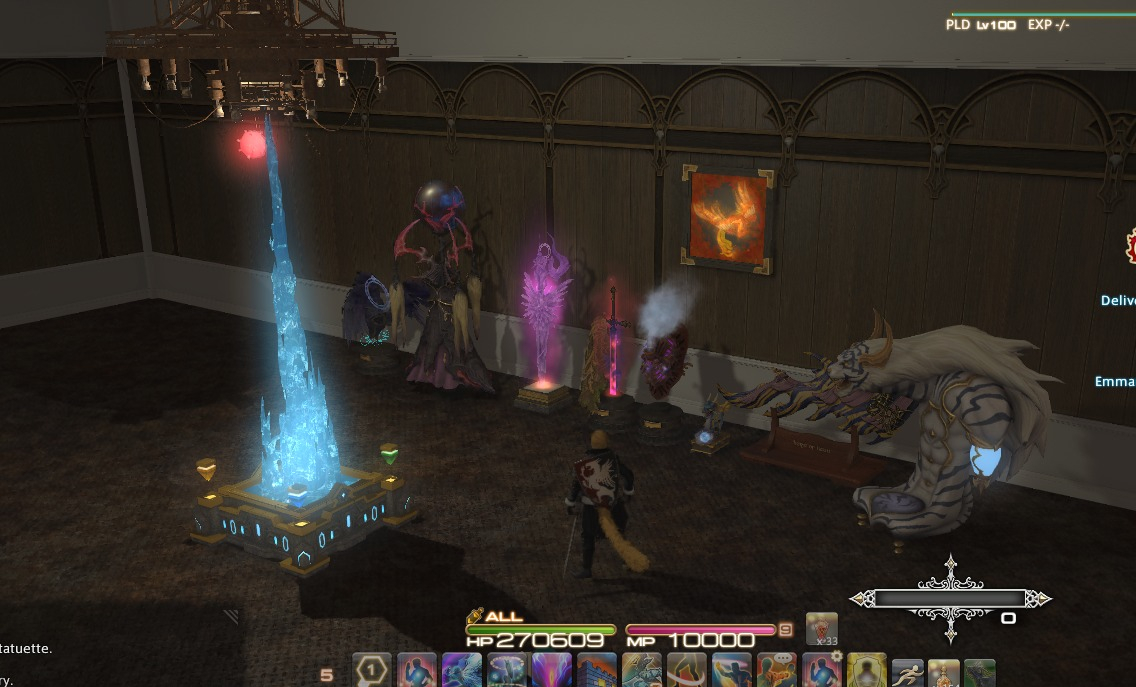1136x687 pixels.
Task: Use the brick wall defensive ability
Action: point(597,672)
